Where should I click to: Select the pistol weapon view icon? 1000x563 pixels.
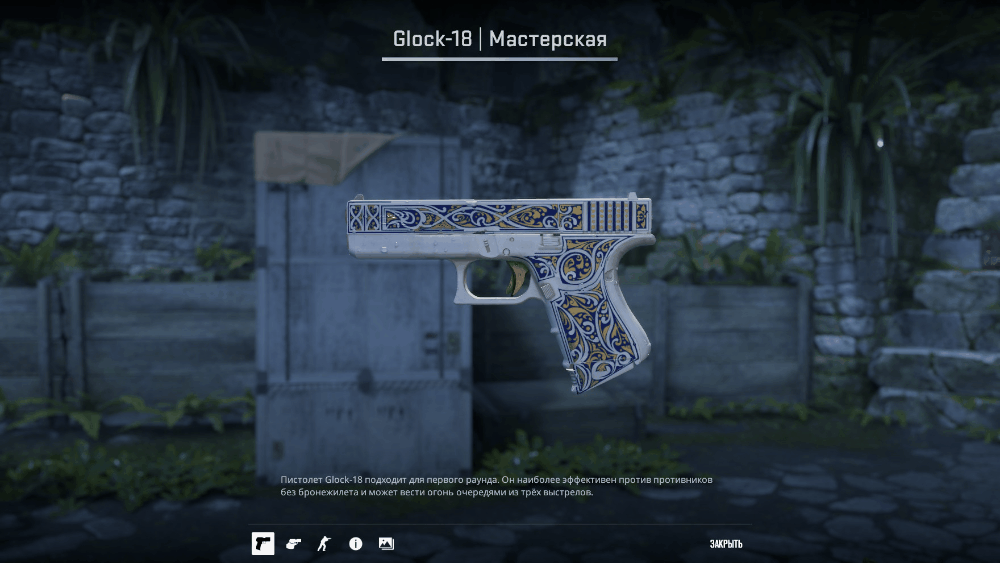(x=262, y=544)
